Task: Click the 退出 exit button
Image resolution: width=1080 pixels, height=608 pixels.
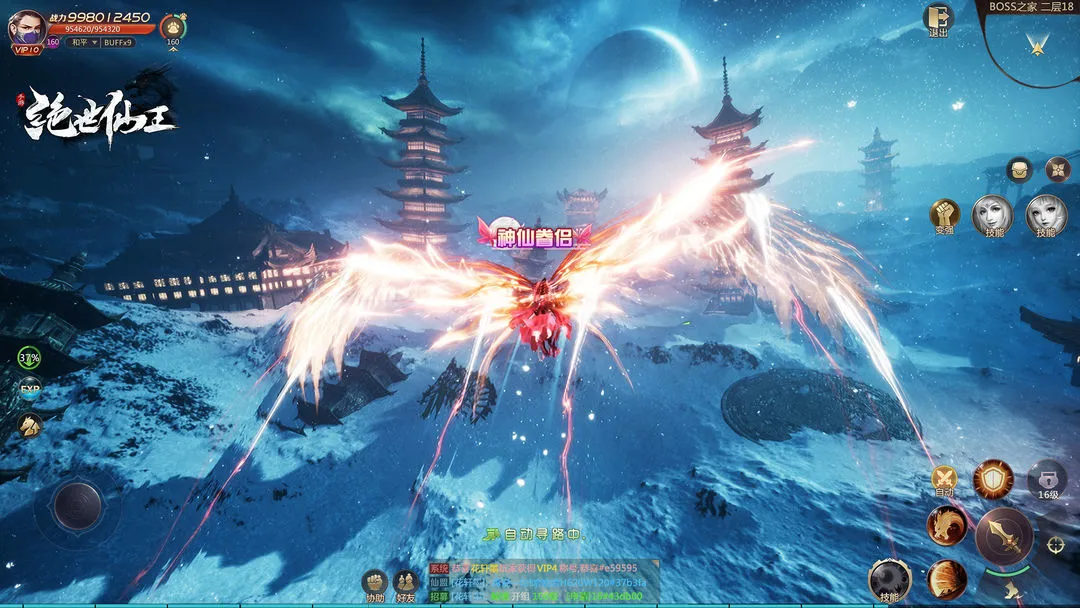Action: tap(938, 20)
